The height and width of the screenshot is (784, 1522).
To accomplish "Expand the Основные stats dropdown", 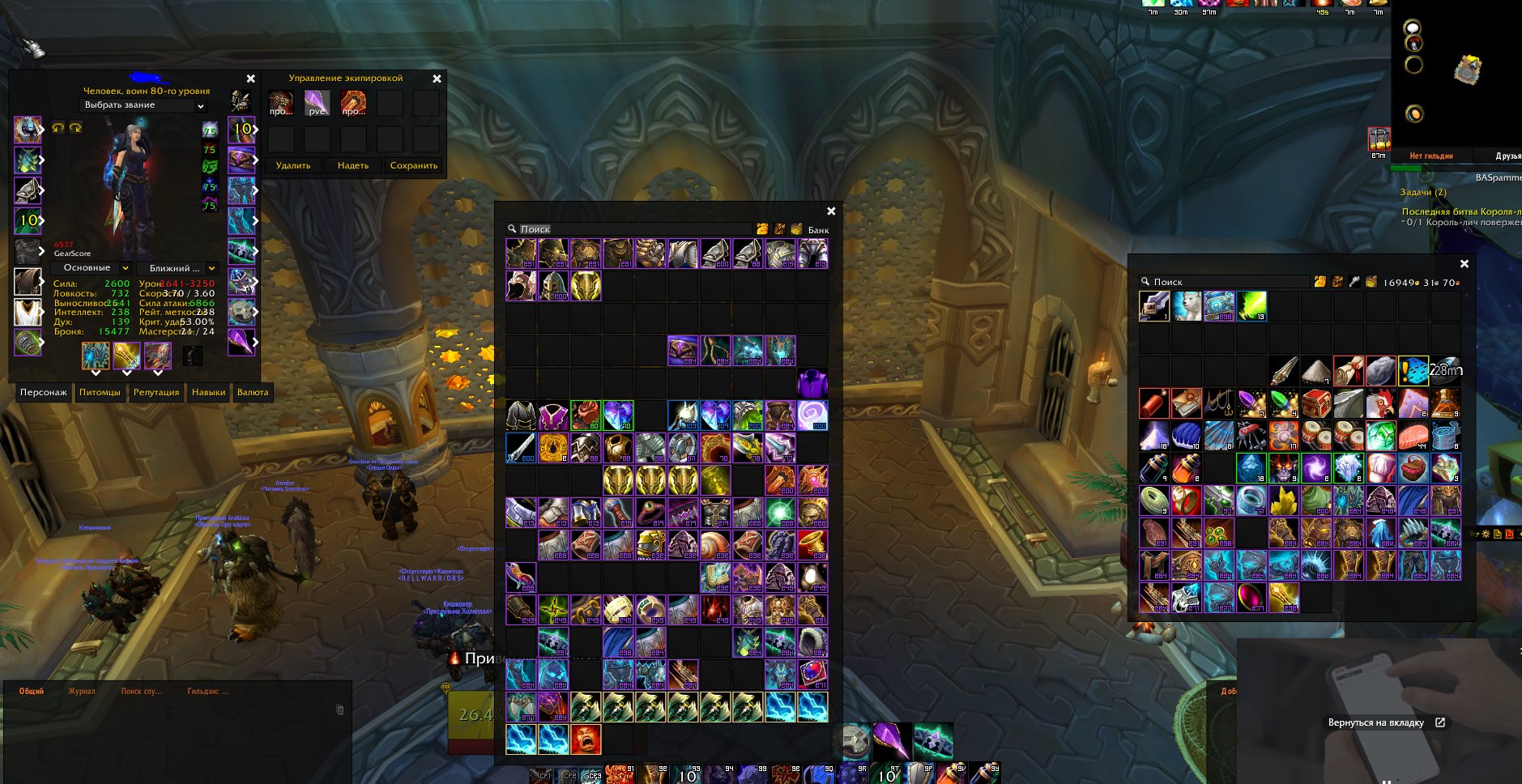I will [x=91, y=268].
